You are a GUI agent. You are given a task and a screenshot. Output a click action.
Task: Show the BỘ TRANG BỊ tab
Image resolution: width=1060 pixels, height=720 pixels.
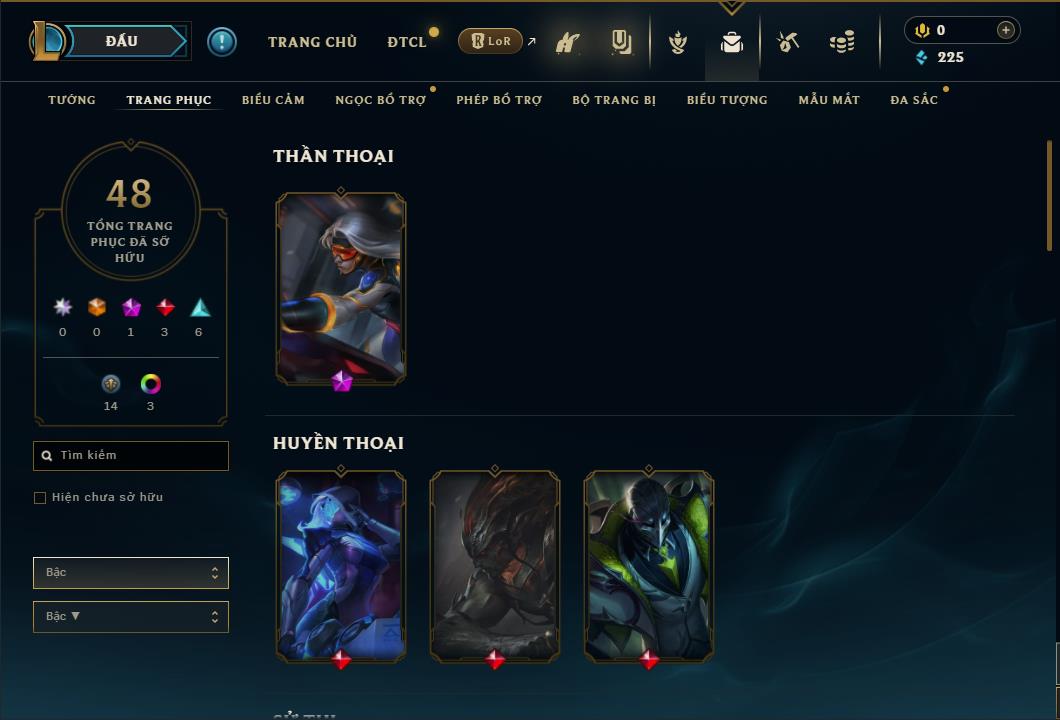[614, 100]
